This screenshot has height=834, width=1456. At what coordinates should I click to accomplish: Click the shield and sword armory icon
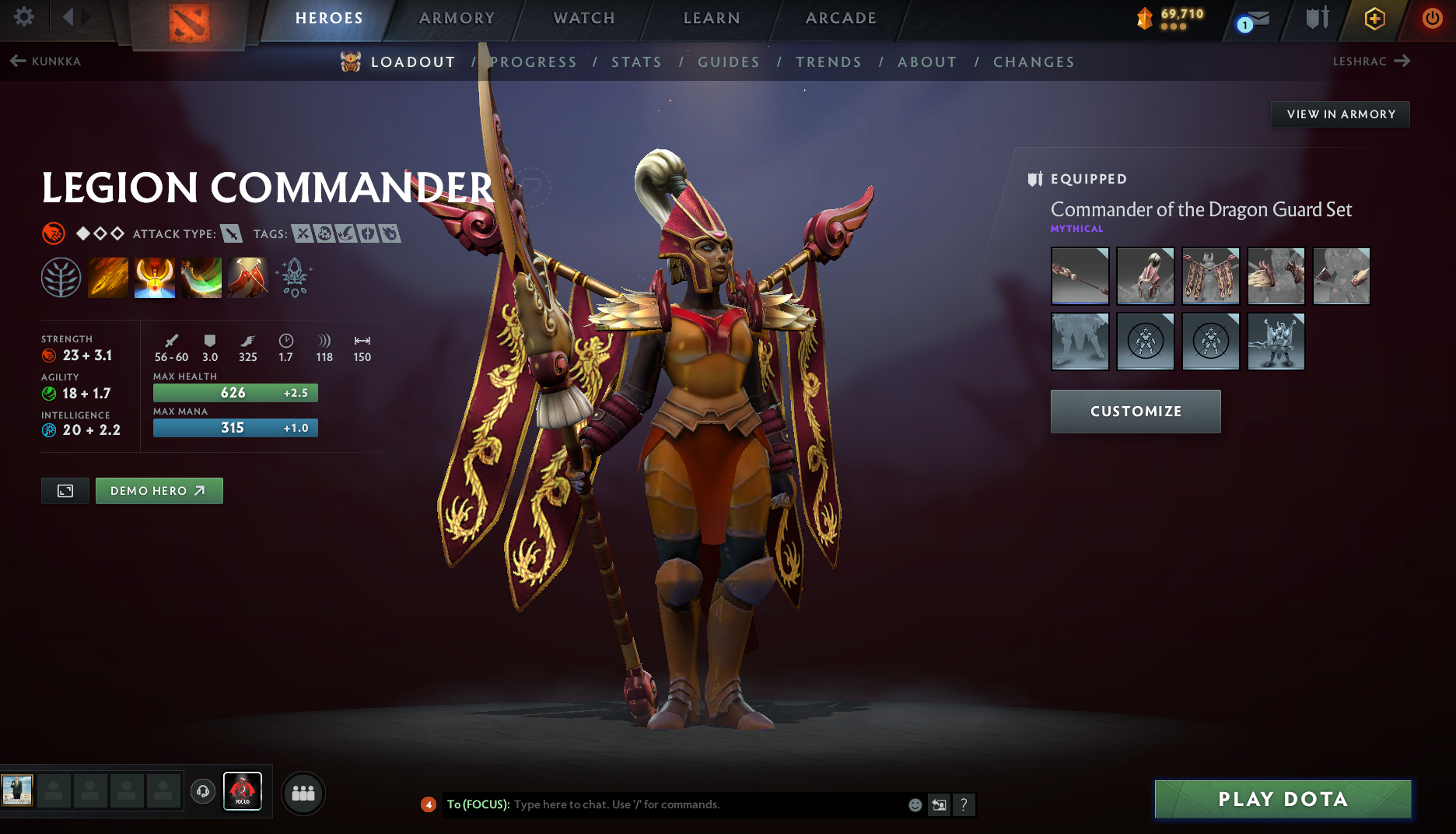click(1316, 19)
